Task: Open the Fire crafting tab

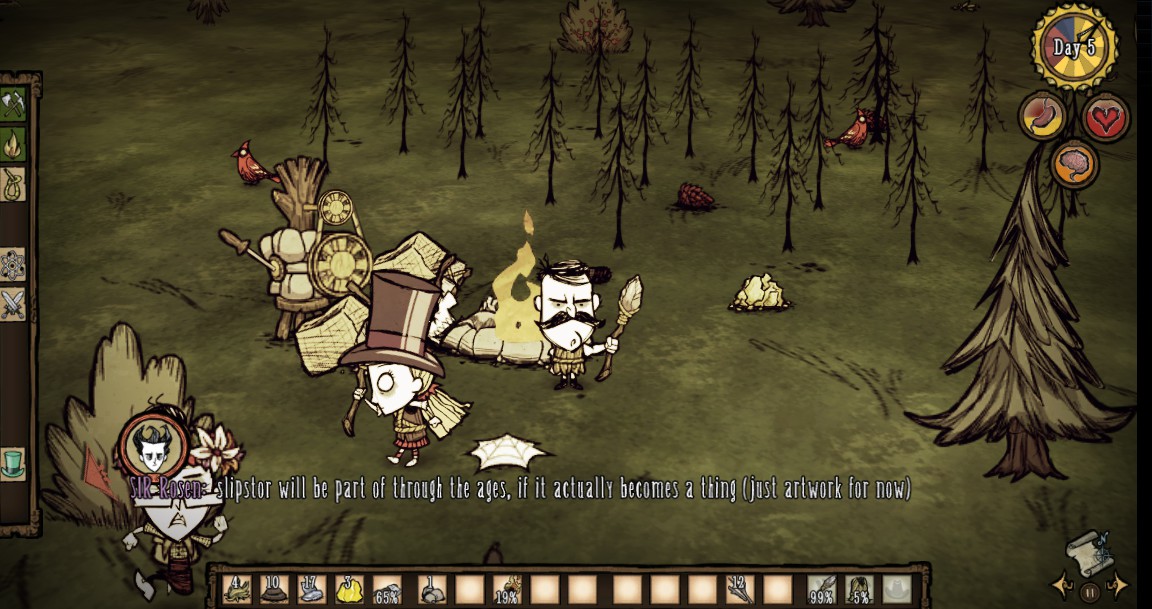Action: pos(13,144)
